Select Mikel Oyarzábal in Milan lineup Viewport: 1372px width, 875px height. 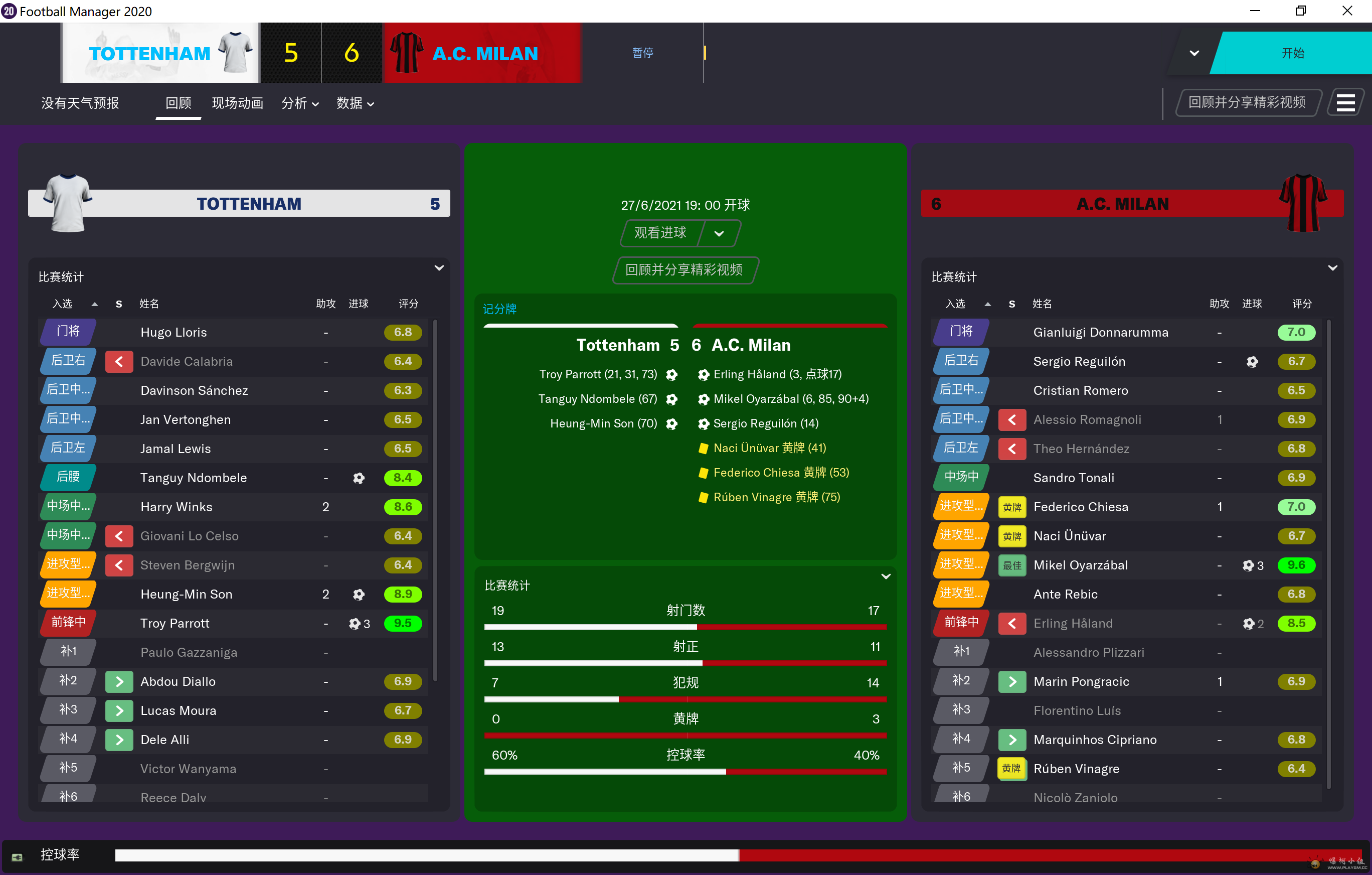click(1080, 565)
